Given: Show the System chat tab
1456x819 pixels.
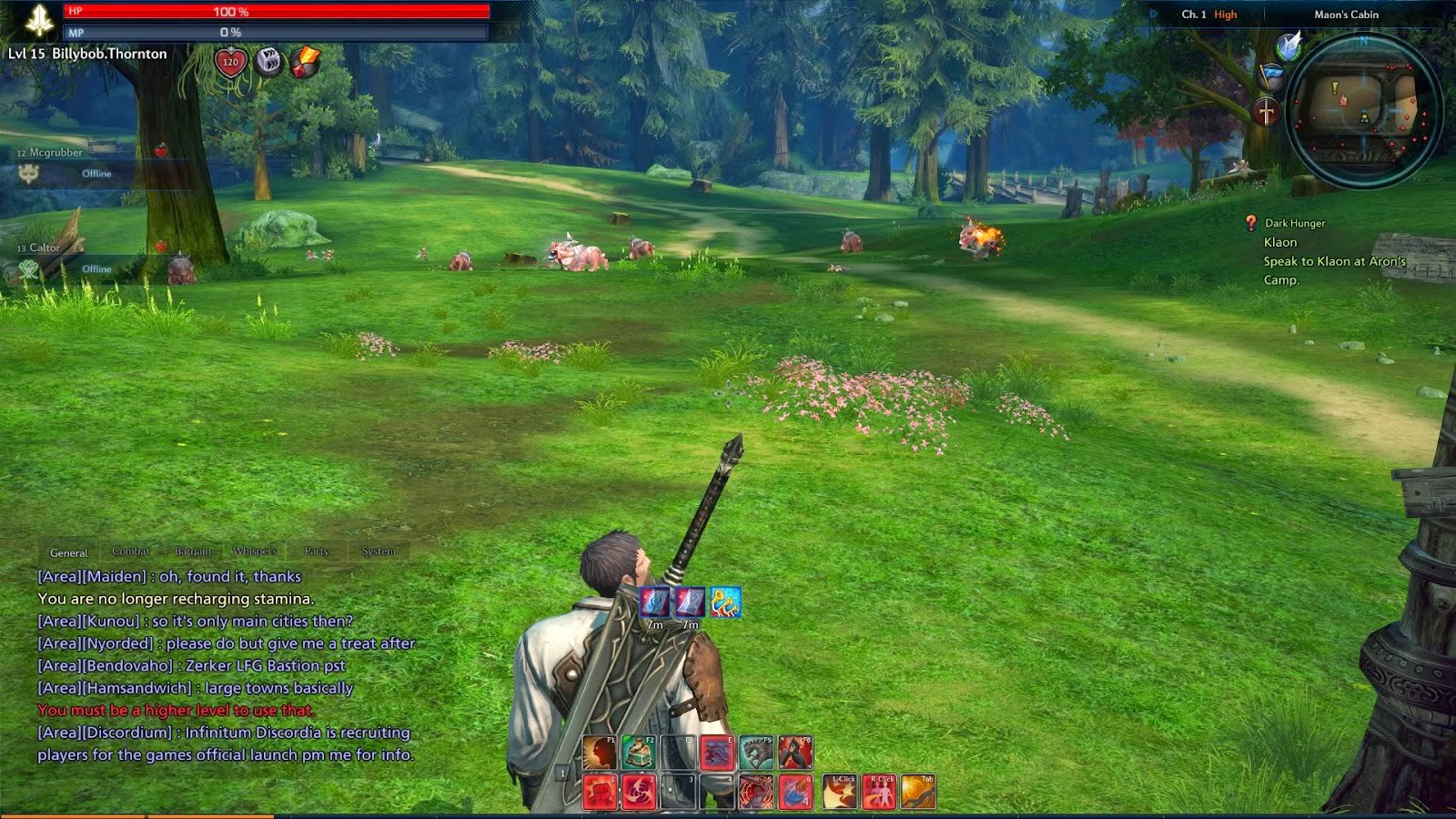Looking at the screenshot, I should 379,551.
